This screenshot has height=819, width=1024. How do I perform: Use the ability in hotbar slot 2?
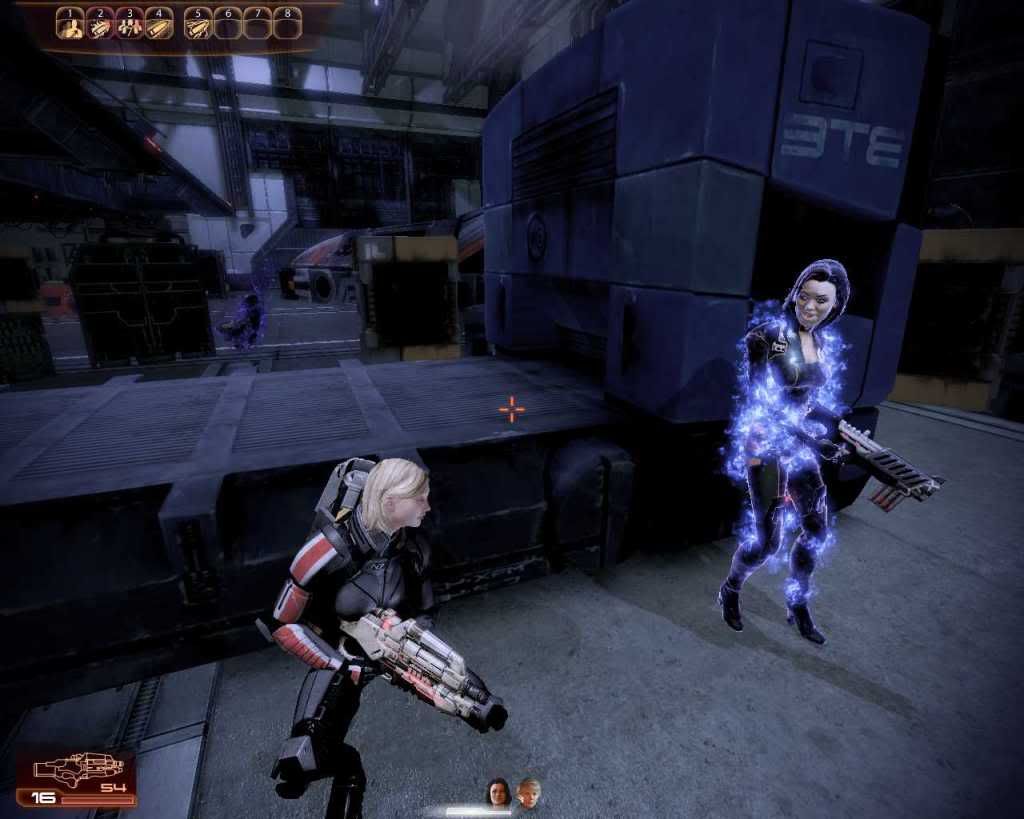pyautogui.click(x=99, y=24)
